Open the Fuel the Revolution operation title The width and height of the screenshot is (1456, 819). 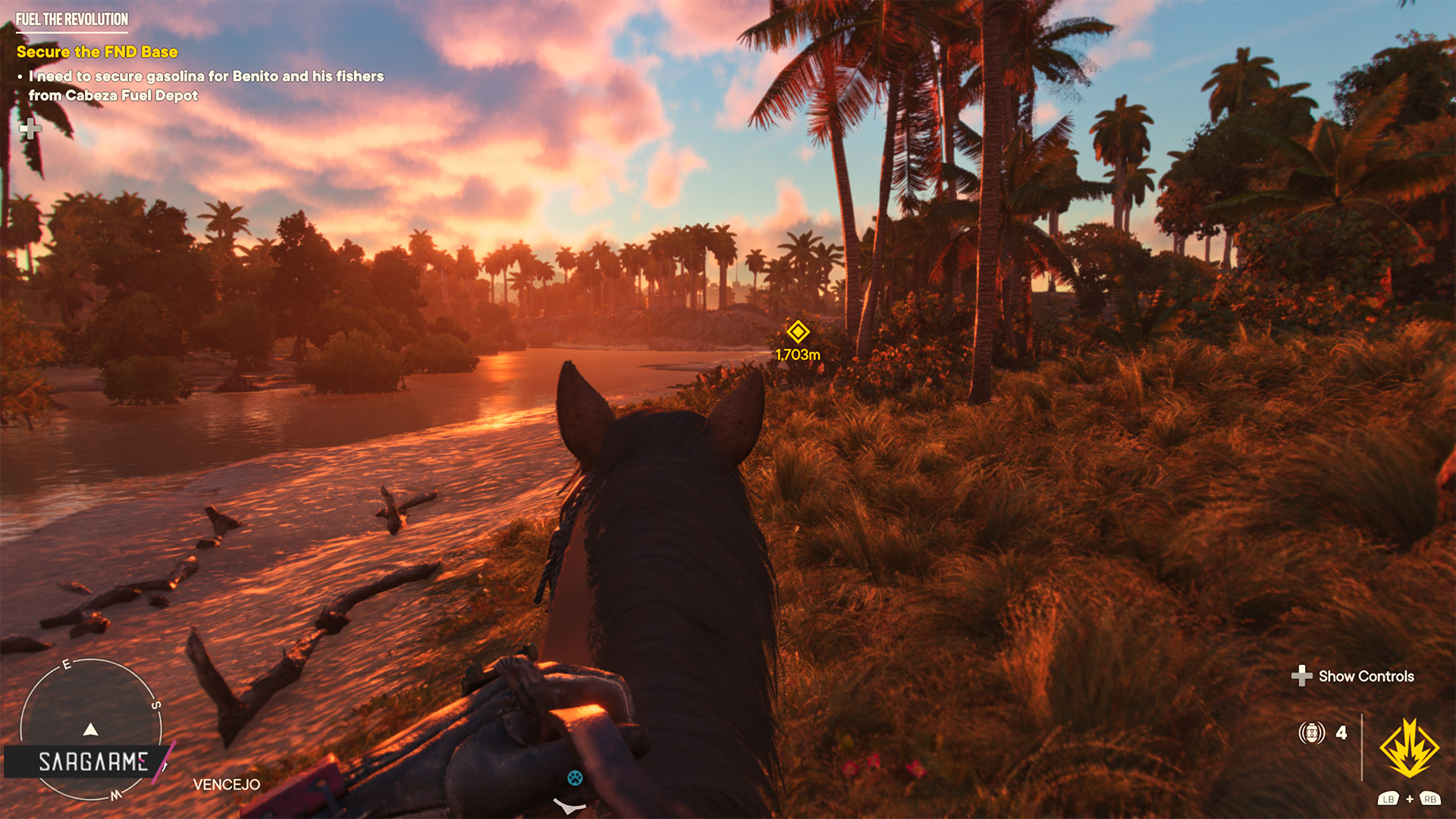(x=72, y=20)
